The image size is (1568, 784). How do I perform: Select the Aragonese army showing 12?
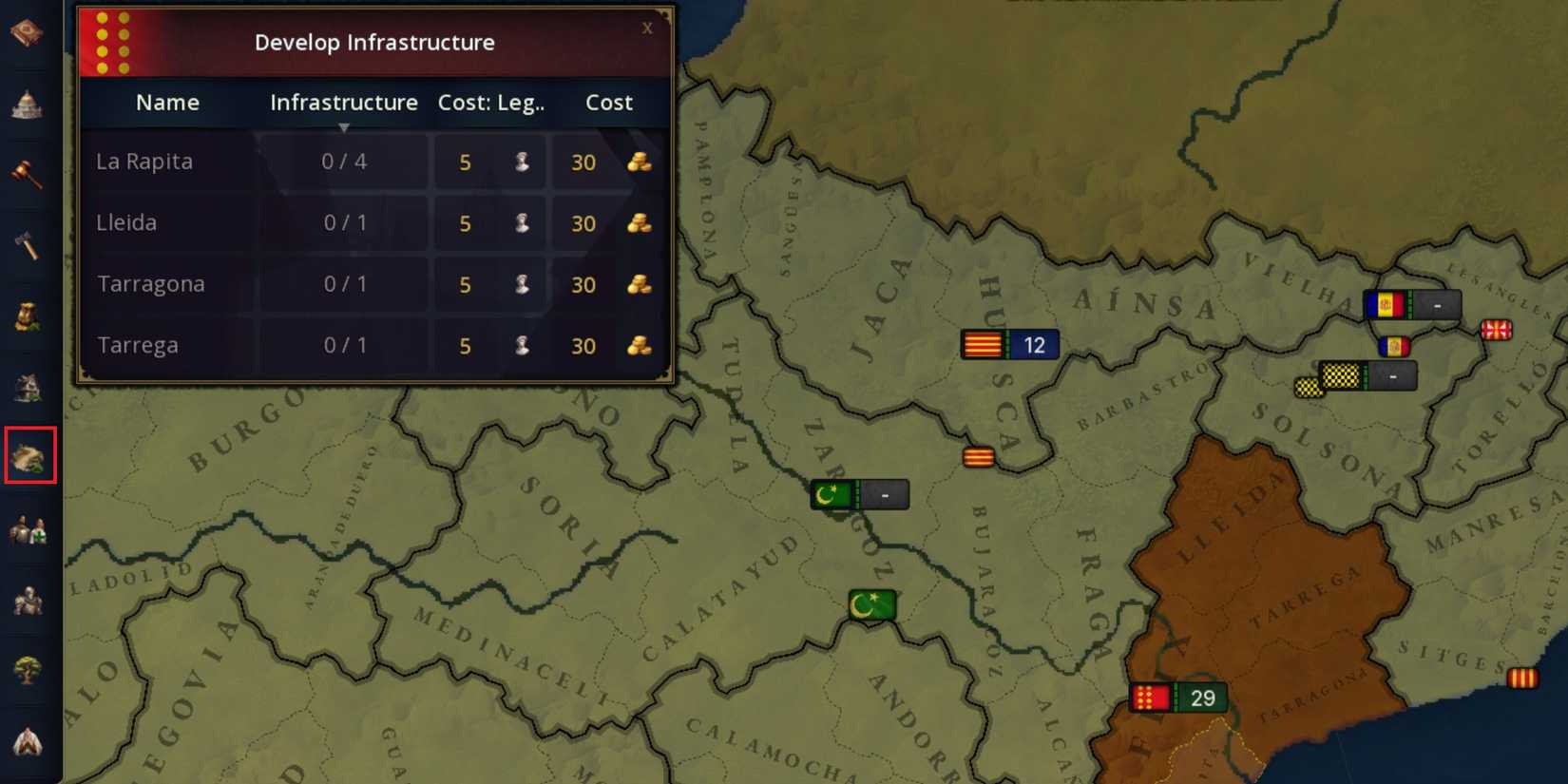tap(1009, 344)
